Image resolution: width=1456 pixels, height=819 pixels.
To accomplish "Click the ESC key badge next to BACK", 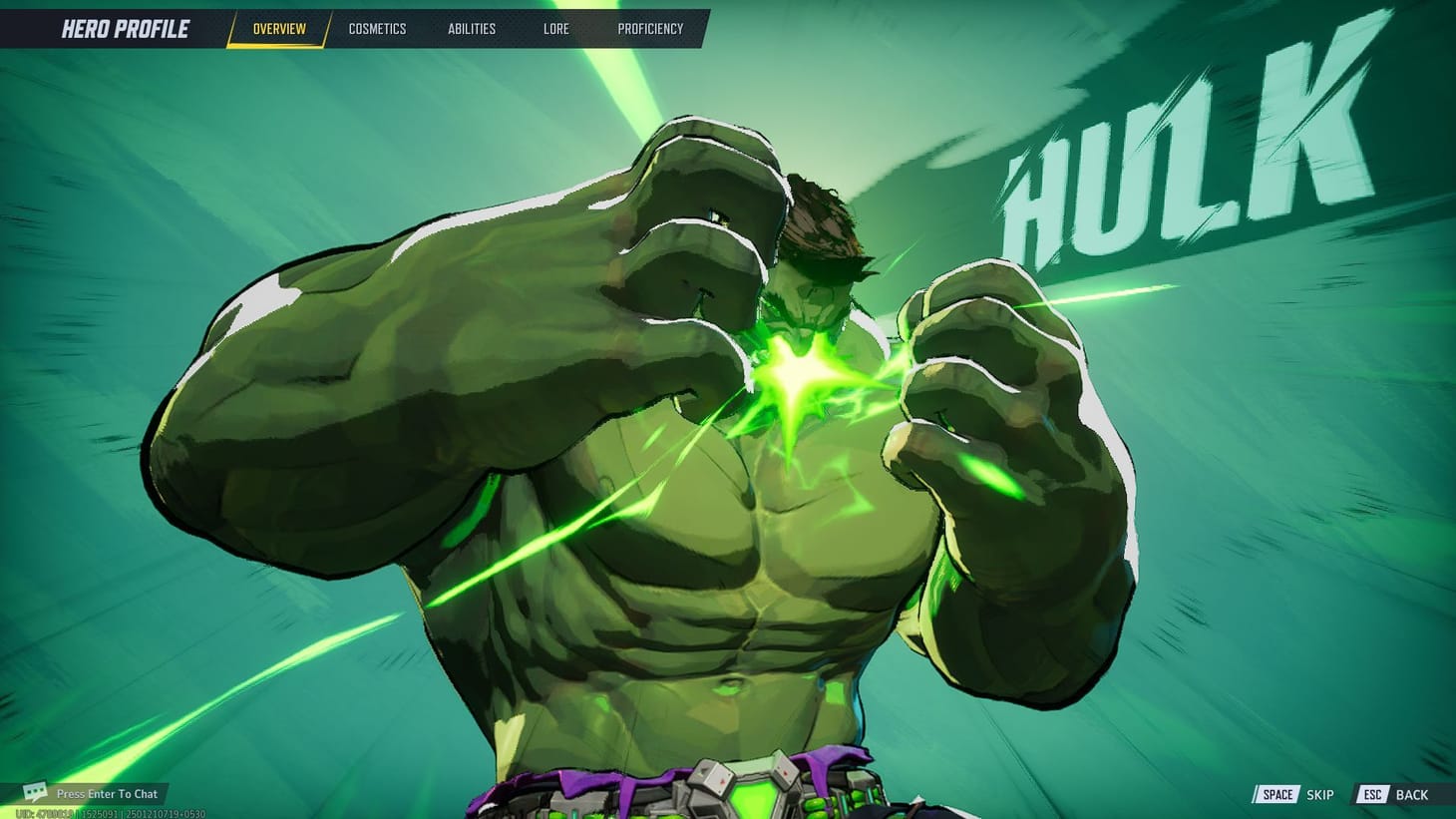I will point(1371,794).
